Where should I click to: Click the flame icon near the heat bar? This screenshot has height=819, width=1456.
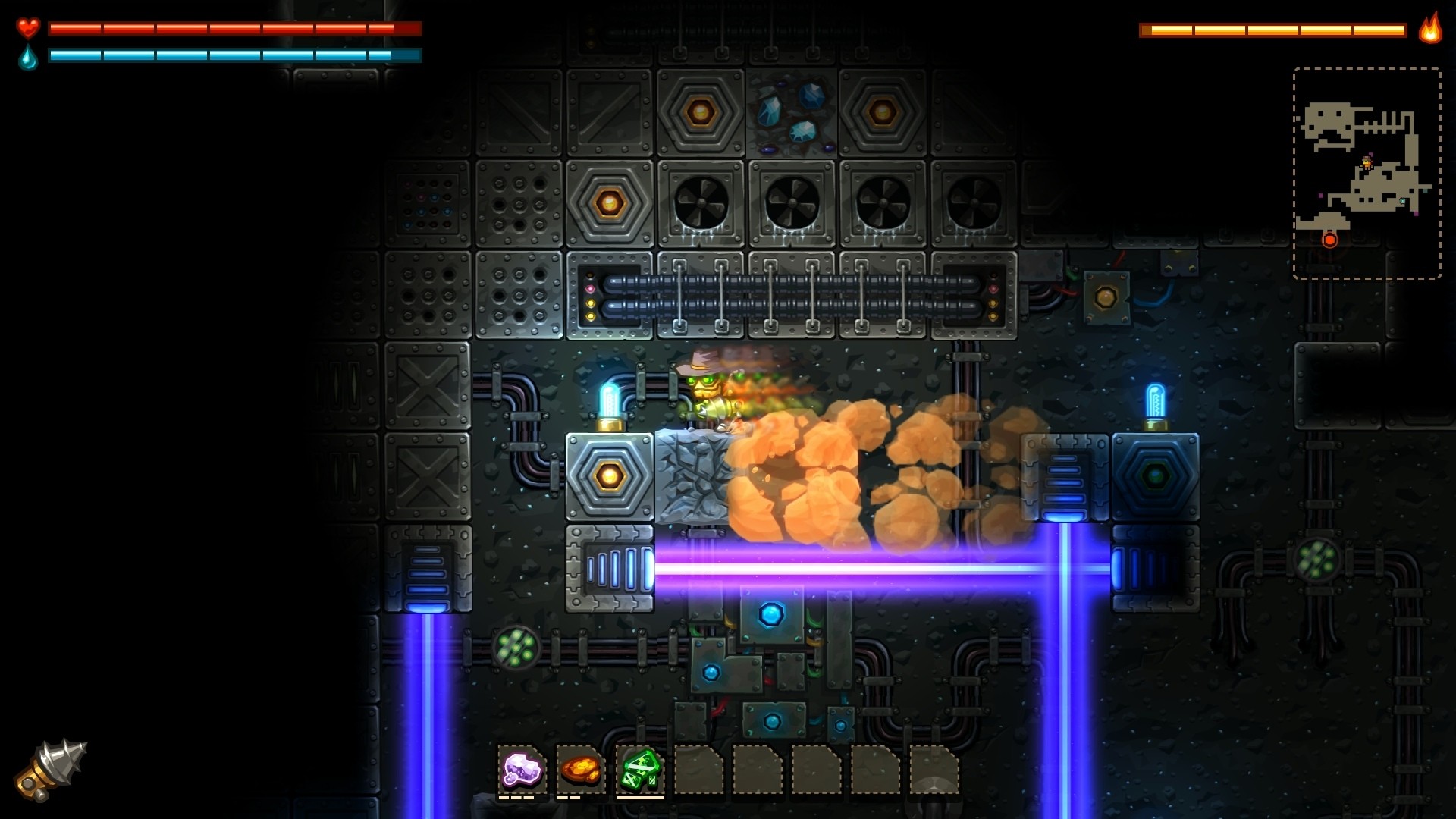coord(1429,30)
